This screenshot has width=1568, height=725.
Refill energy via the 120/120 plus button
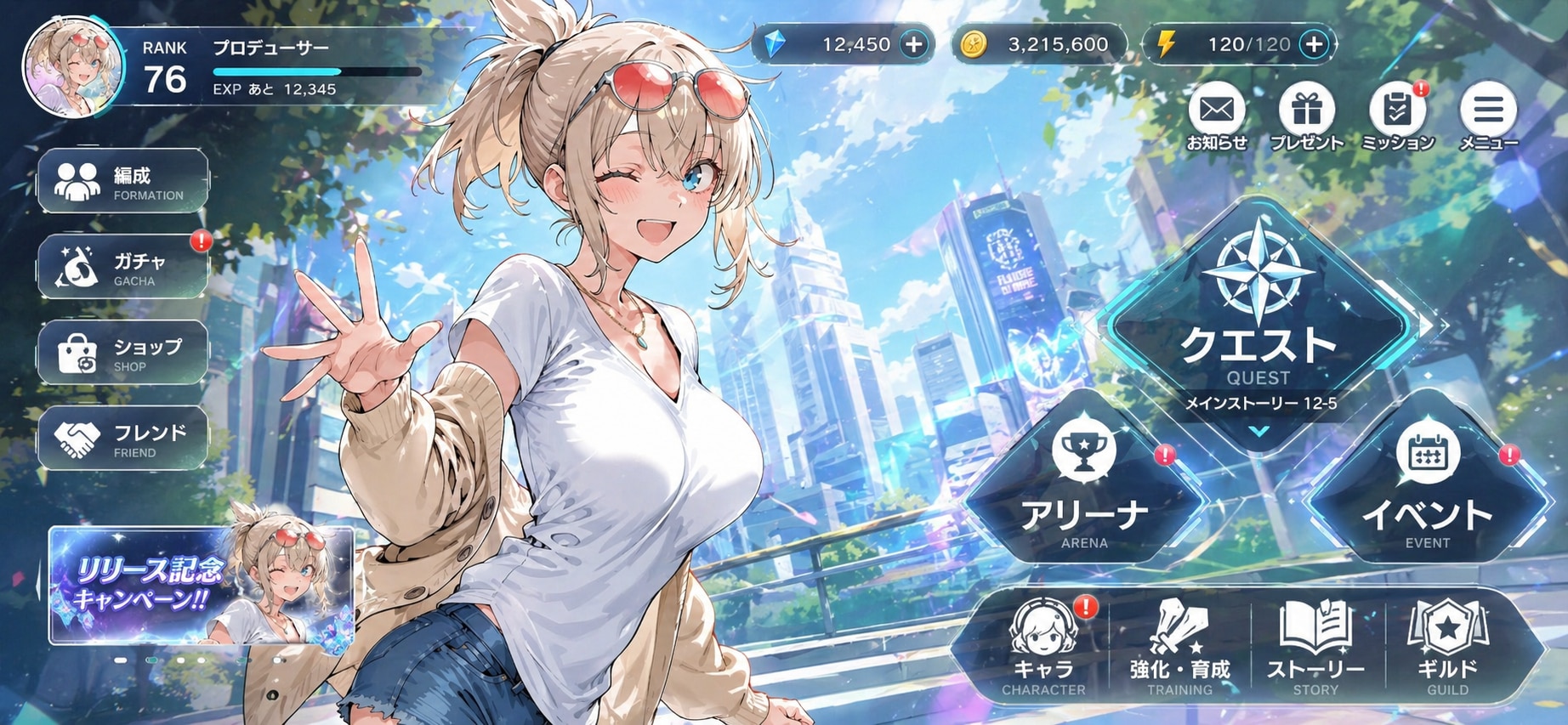(x=1314, y=45)
